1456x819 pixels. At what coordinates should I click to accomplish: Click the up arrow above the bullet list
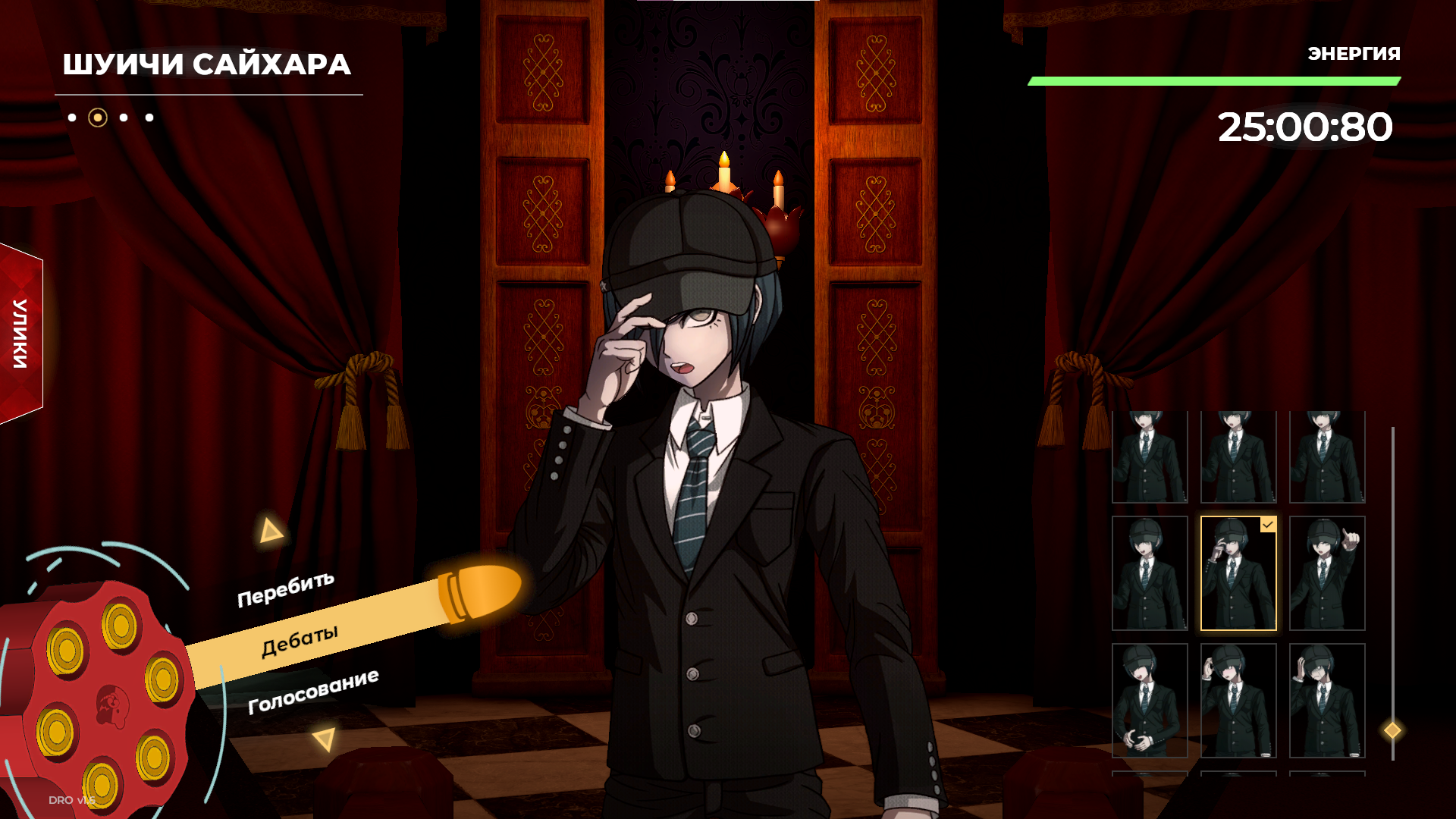[x=270, y=531]
